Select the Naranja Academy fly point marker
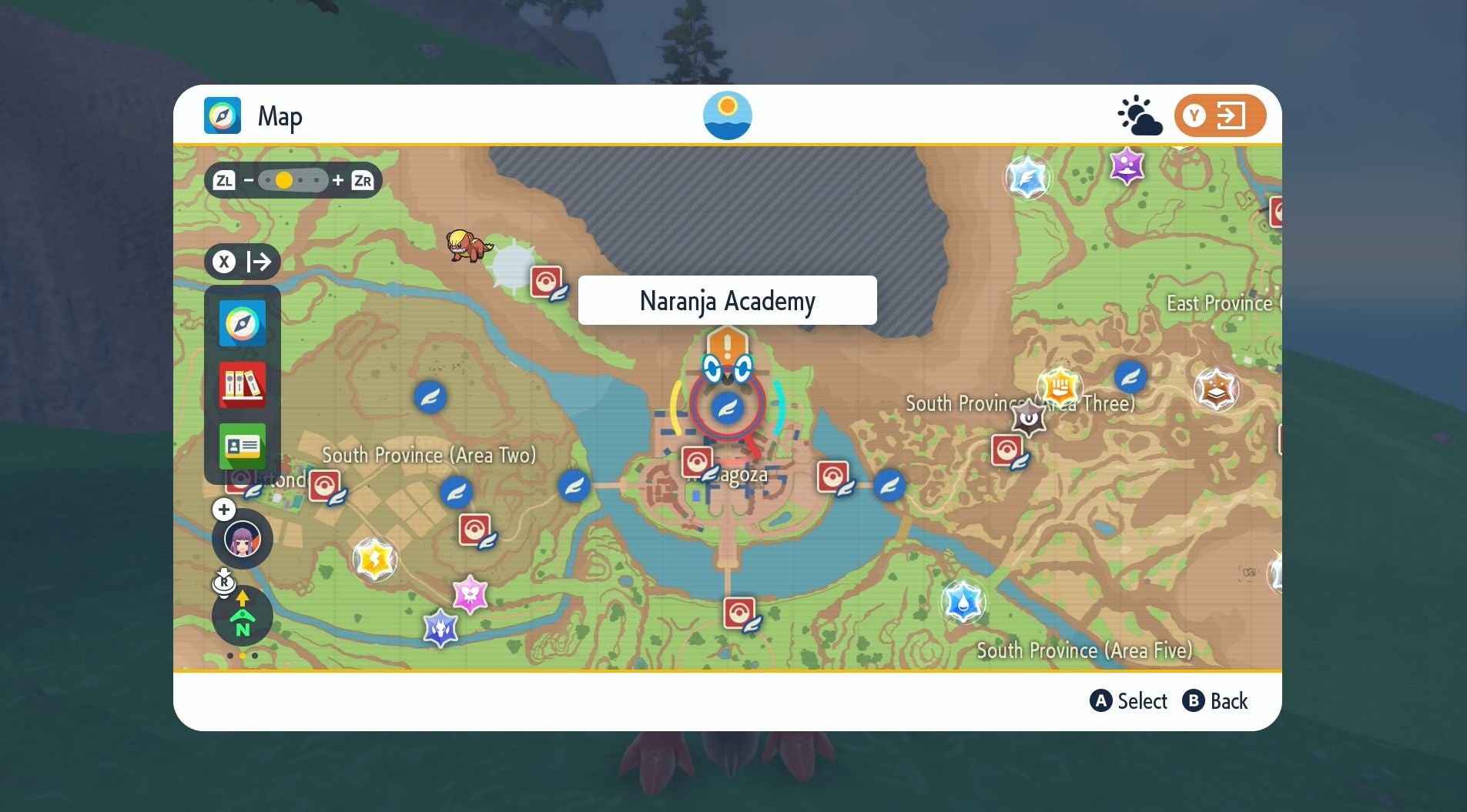Screen dimensions: 1467x812 pyautogui.click(x=727, y=406)
